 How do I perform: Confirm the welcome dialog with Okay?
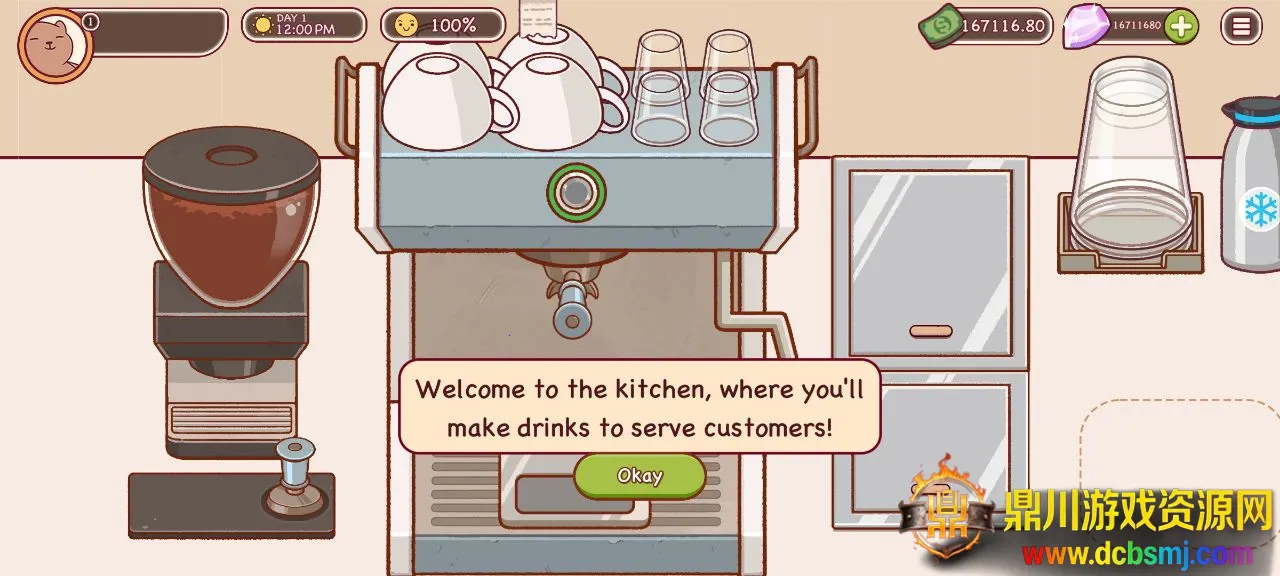click(639, 476)
